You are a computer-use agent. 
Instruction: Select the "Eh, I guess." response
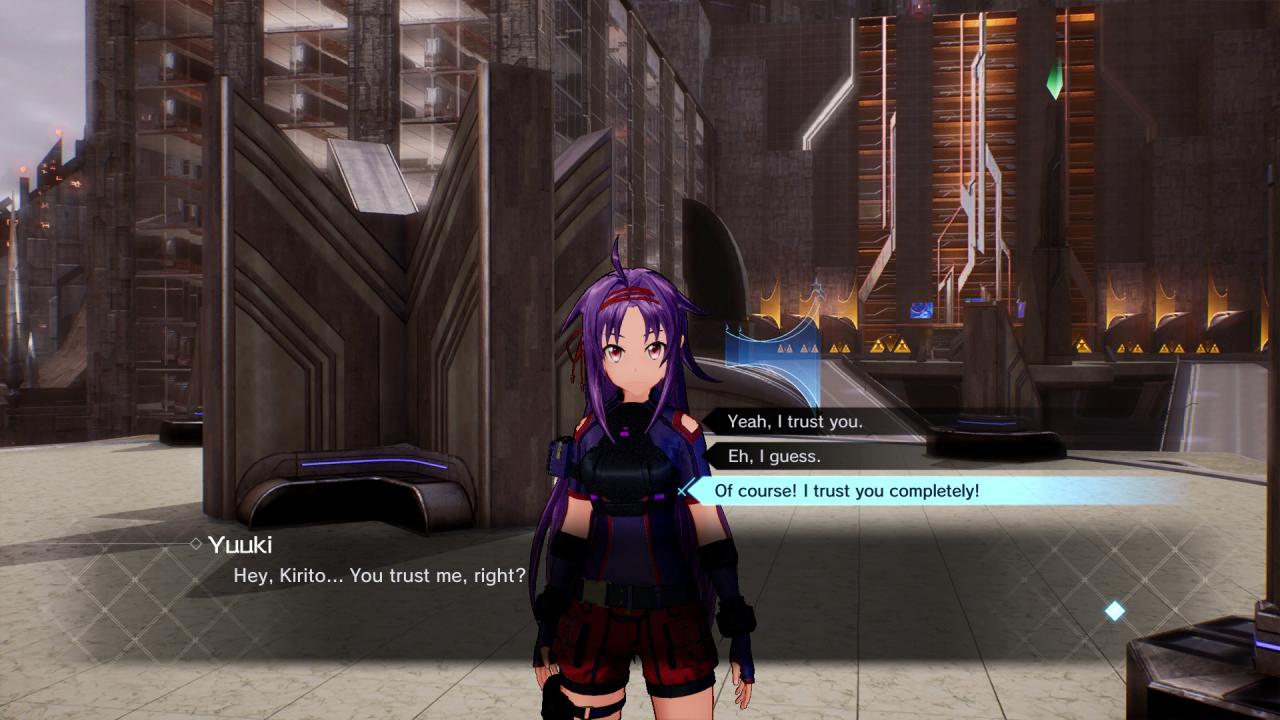point(774,456)
